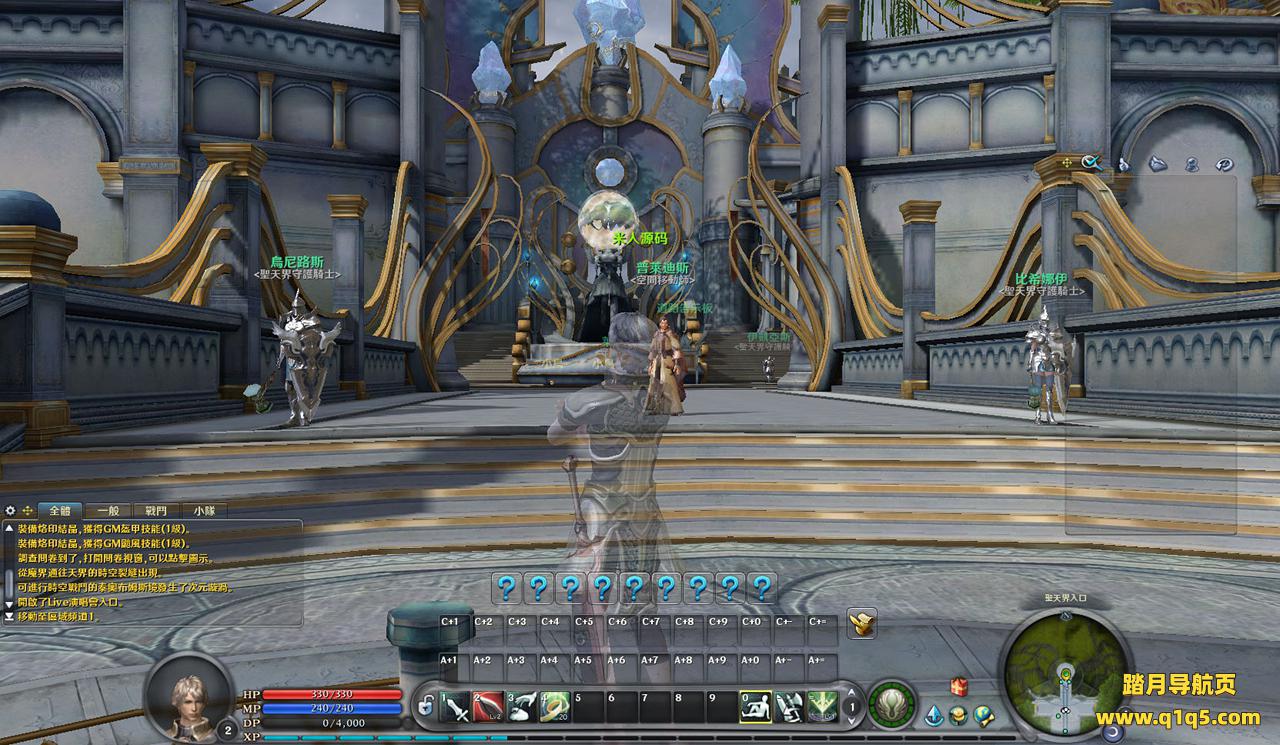The width and height of the screenshot is (1280, 745).
Task: Click the quickbar page up arrow
Action: coord(851,690)
